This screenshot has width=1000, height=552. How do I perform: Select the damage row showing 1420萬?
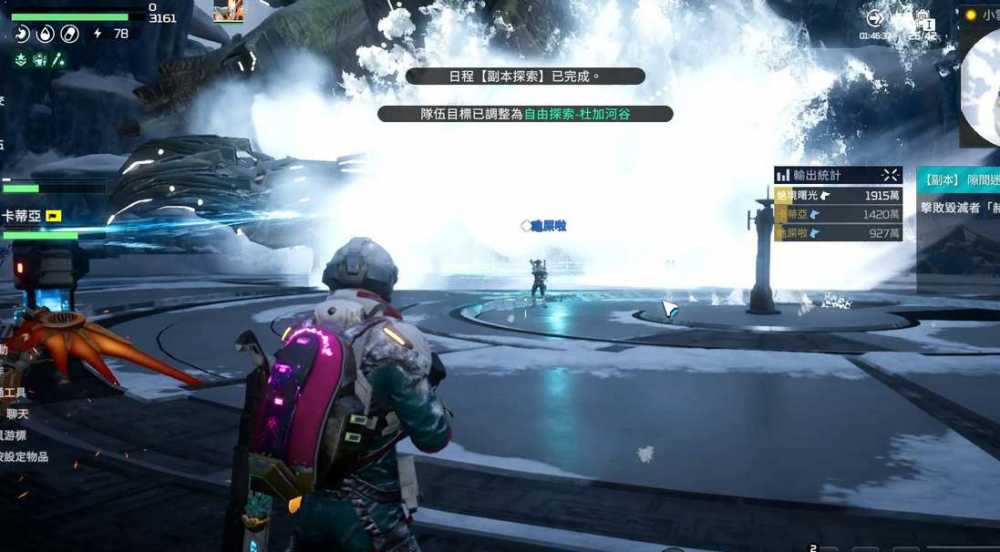[x=838, y=214]
